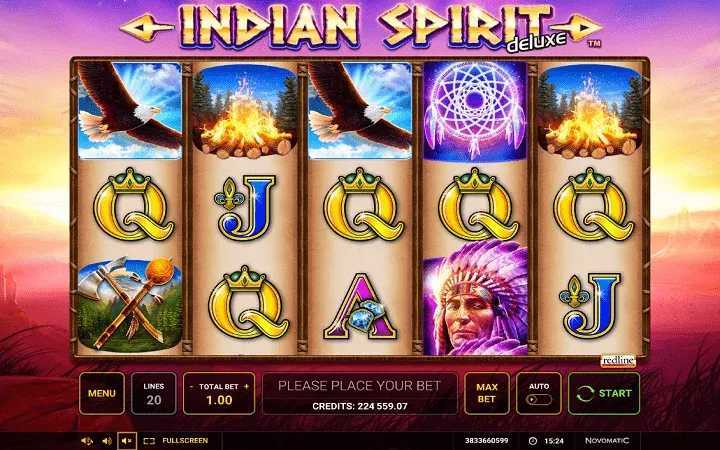Mute sound using crossed speaker icon
720x450 pixels.
point(126,440)
